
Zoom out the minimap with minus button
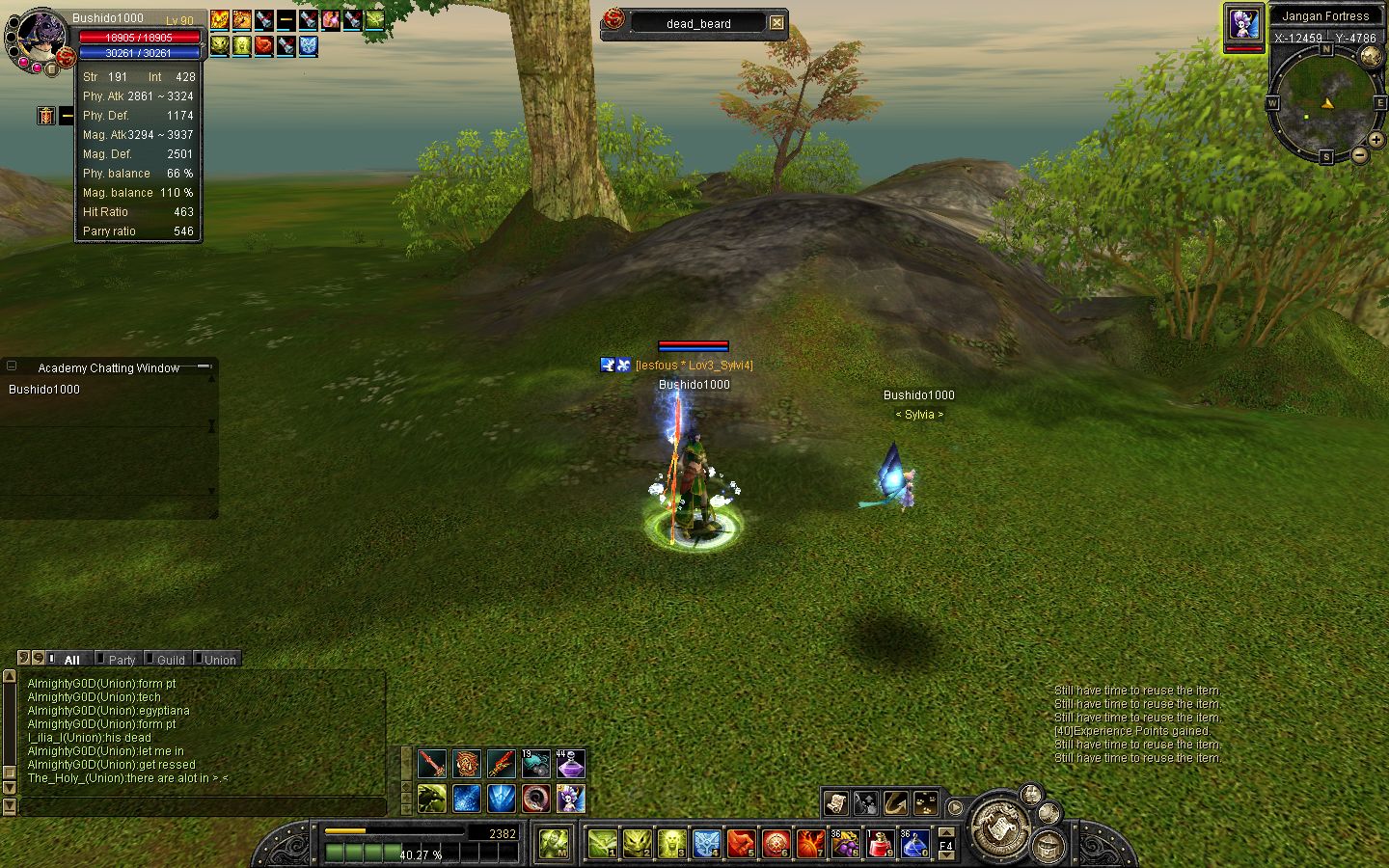[1359, 154]
